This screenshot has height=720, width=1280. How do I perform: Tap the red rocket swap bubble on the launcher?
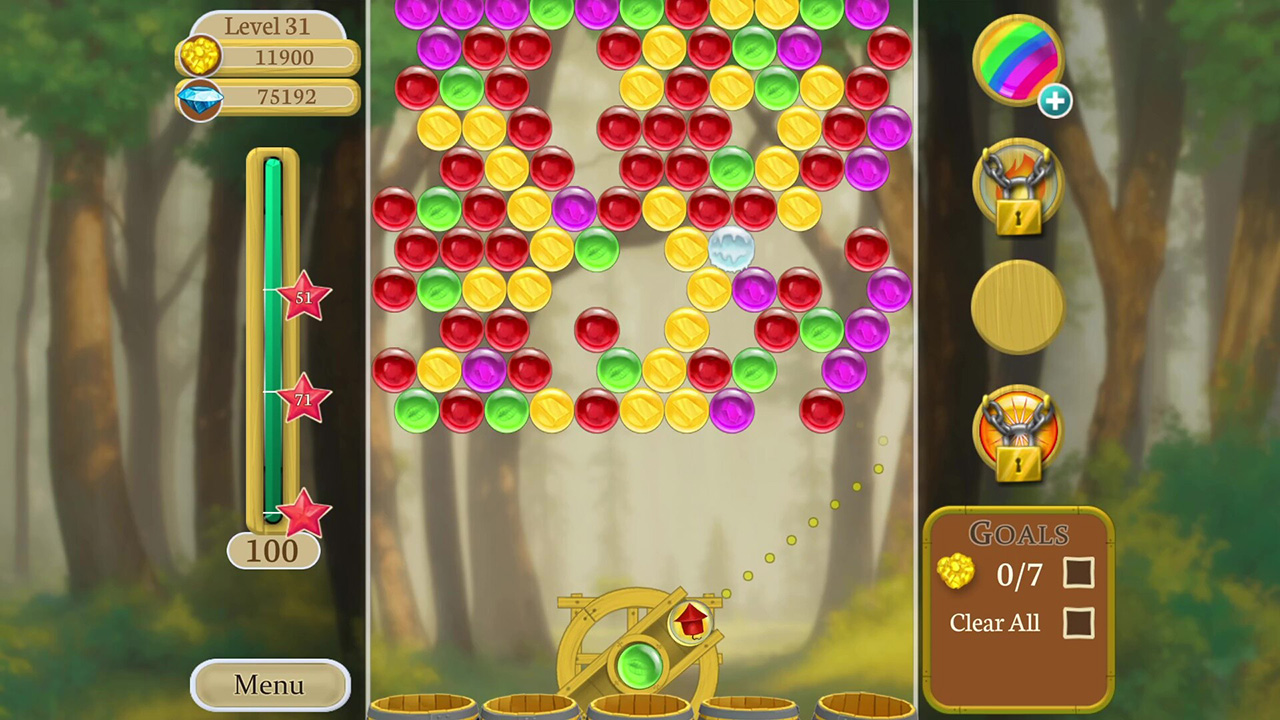point(690,623)
